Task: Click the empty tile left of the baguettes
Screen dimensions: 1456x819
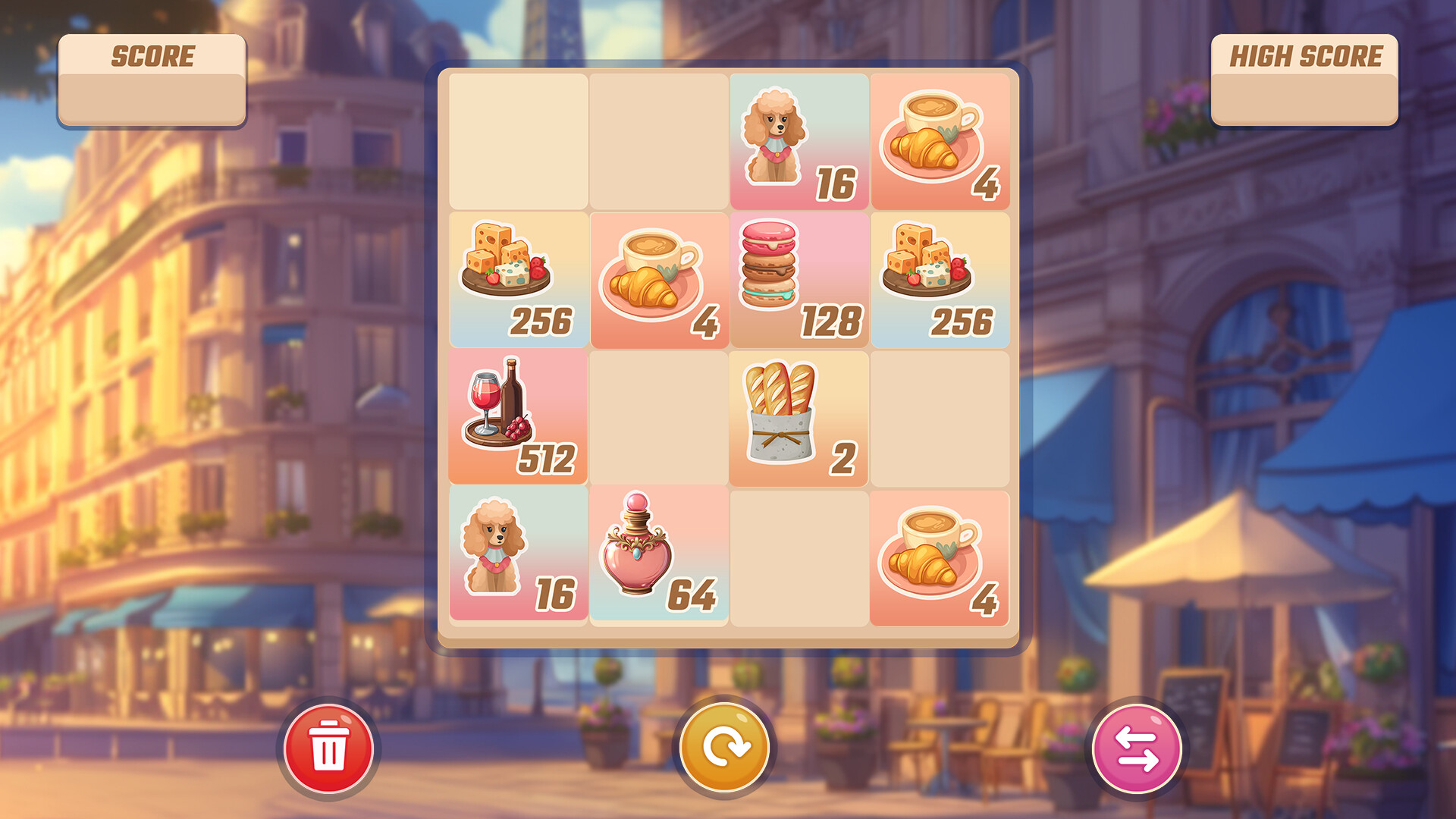Action: pos(658,419)
